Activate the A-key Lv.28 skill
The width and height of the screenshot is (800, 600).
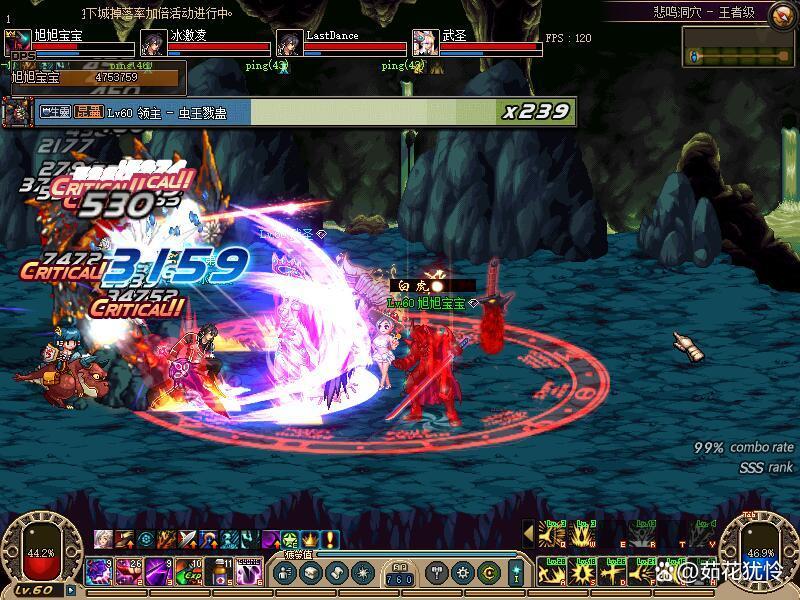pos(552,574)
